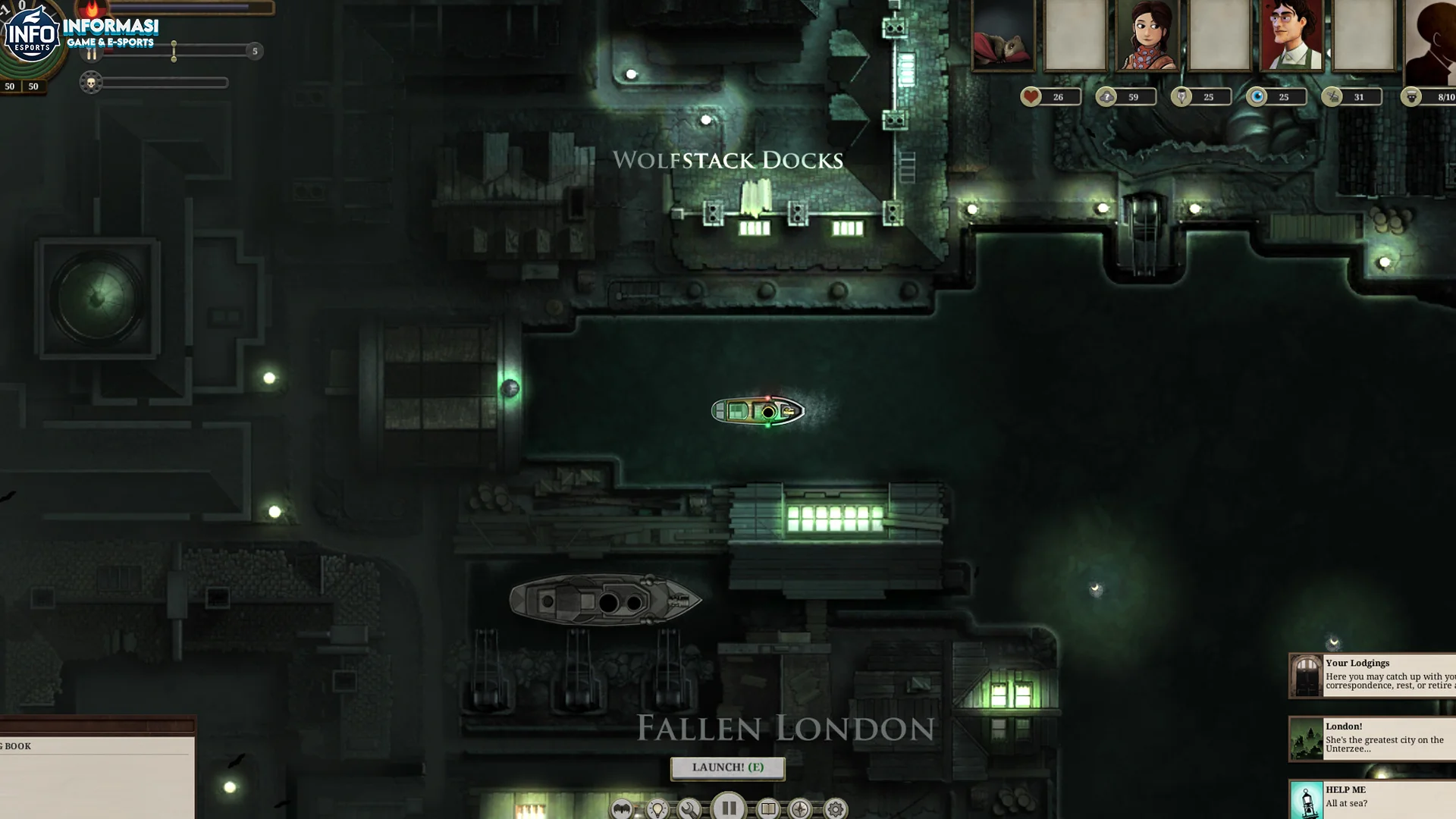Viewport: 1456px width, 819px height.
Task: Click the blue eye Mirrors stat icon
Action: point(1258,96)
